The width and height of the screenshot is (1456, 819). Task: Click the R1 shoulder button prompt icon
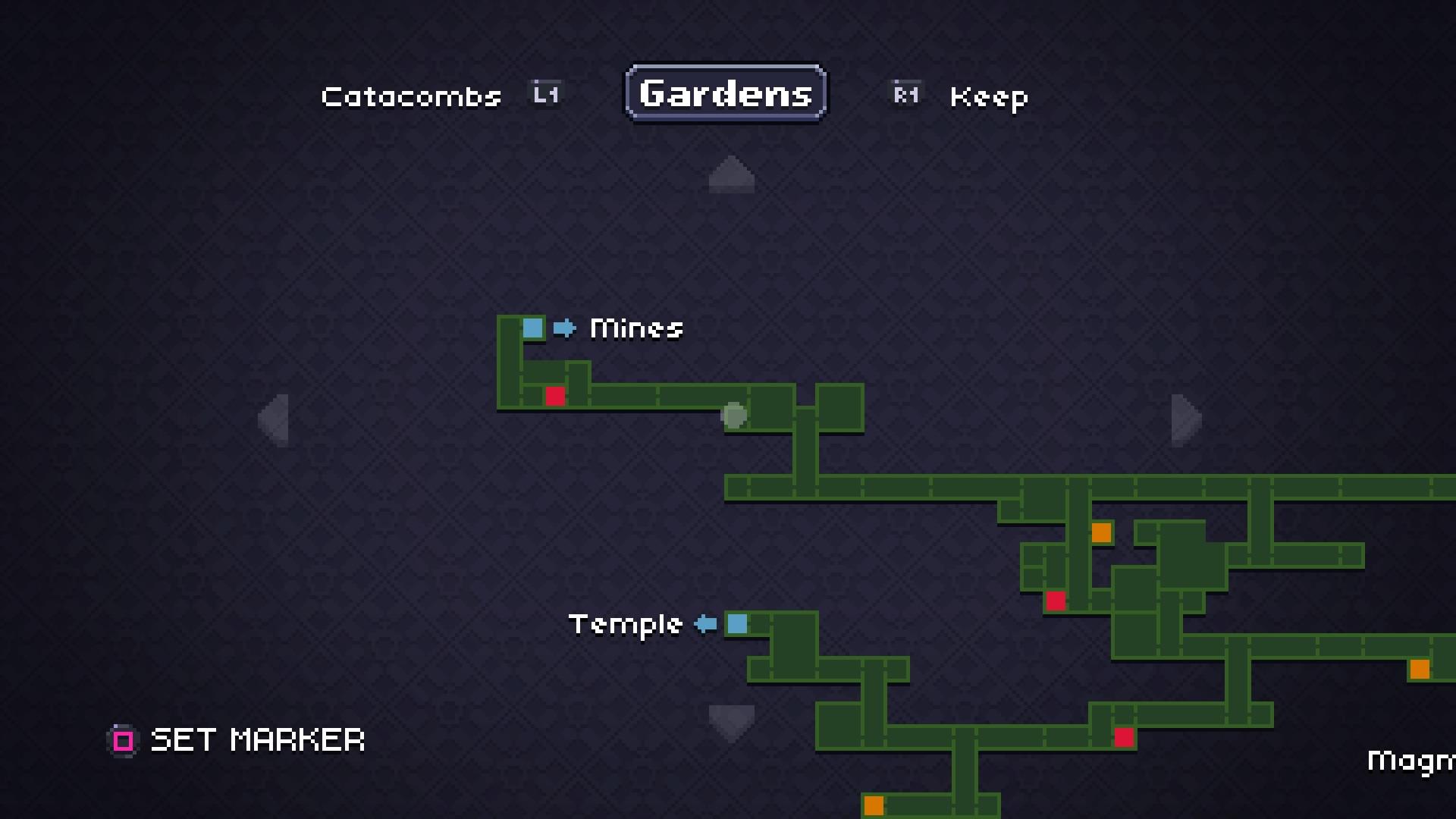click(x=905, y=94)
